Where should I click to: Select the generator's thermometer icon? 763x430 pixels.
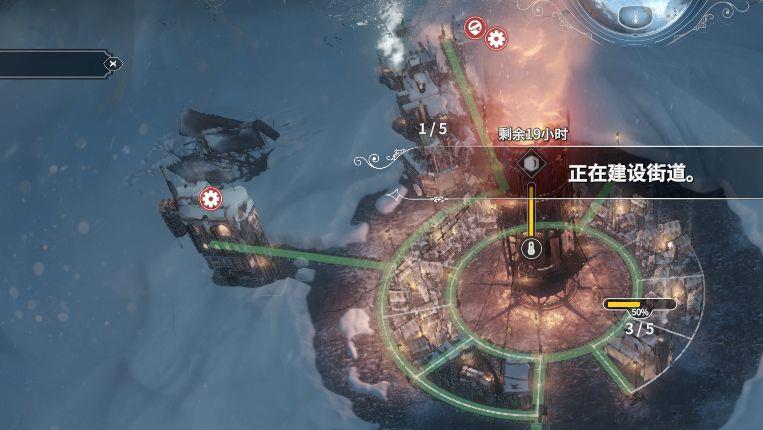pos(530,248)
